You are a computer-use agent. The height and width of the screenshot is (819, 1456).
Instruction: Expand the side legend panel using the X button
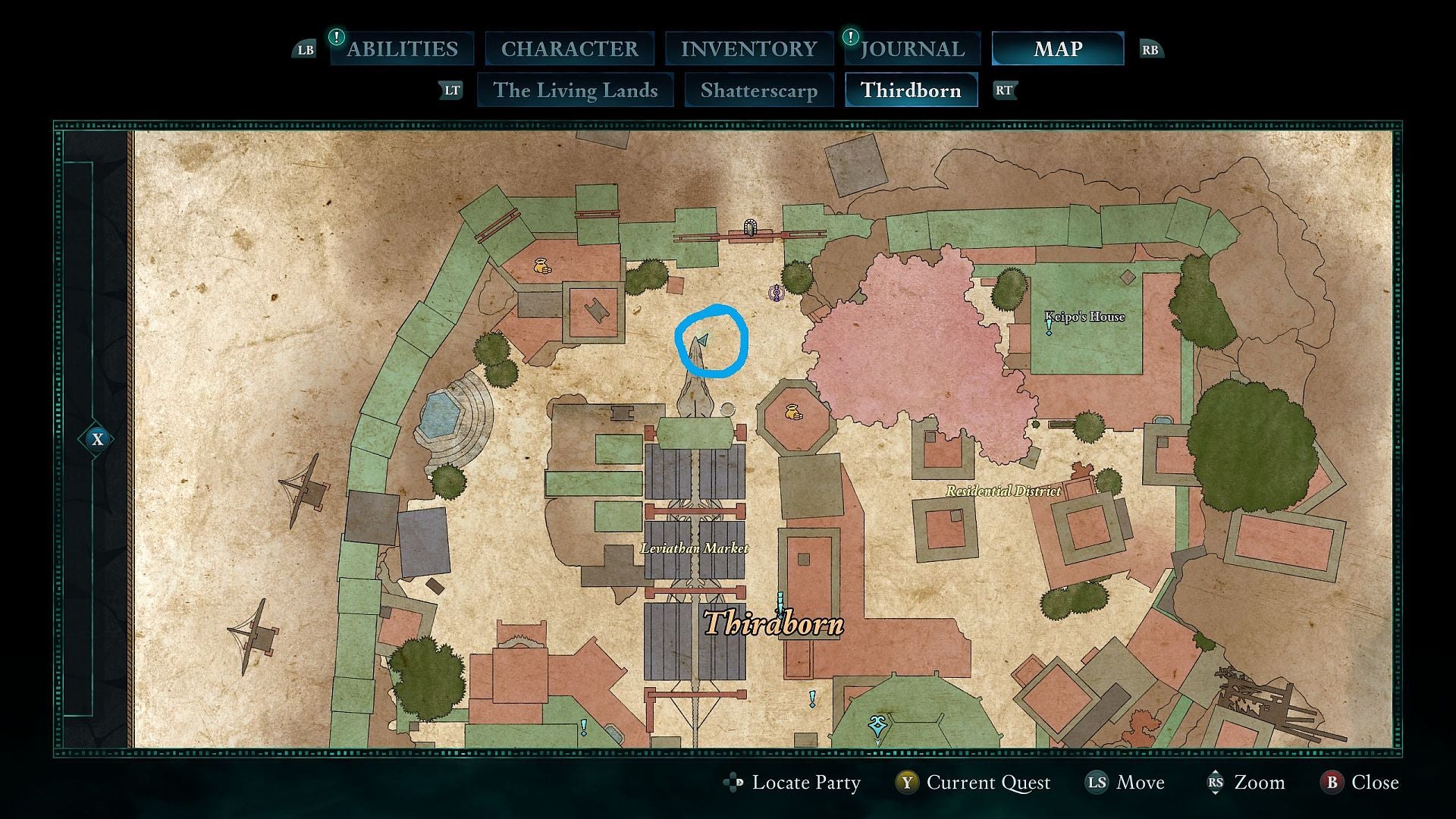[97, 438]
